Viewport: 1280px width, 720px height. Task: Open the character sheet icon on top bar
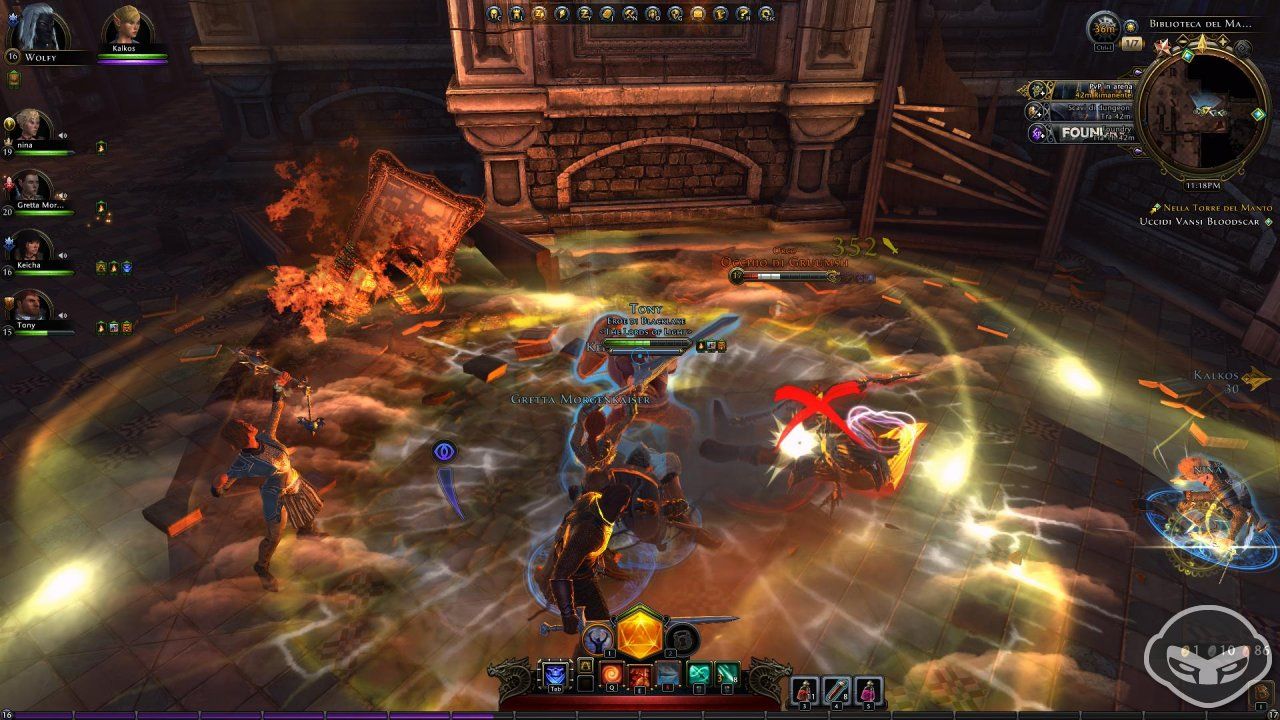(x=493, y=14)
